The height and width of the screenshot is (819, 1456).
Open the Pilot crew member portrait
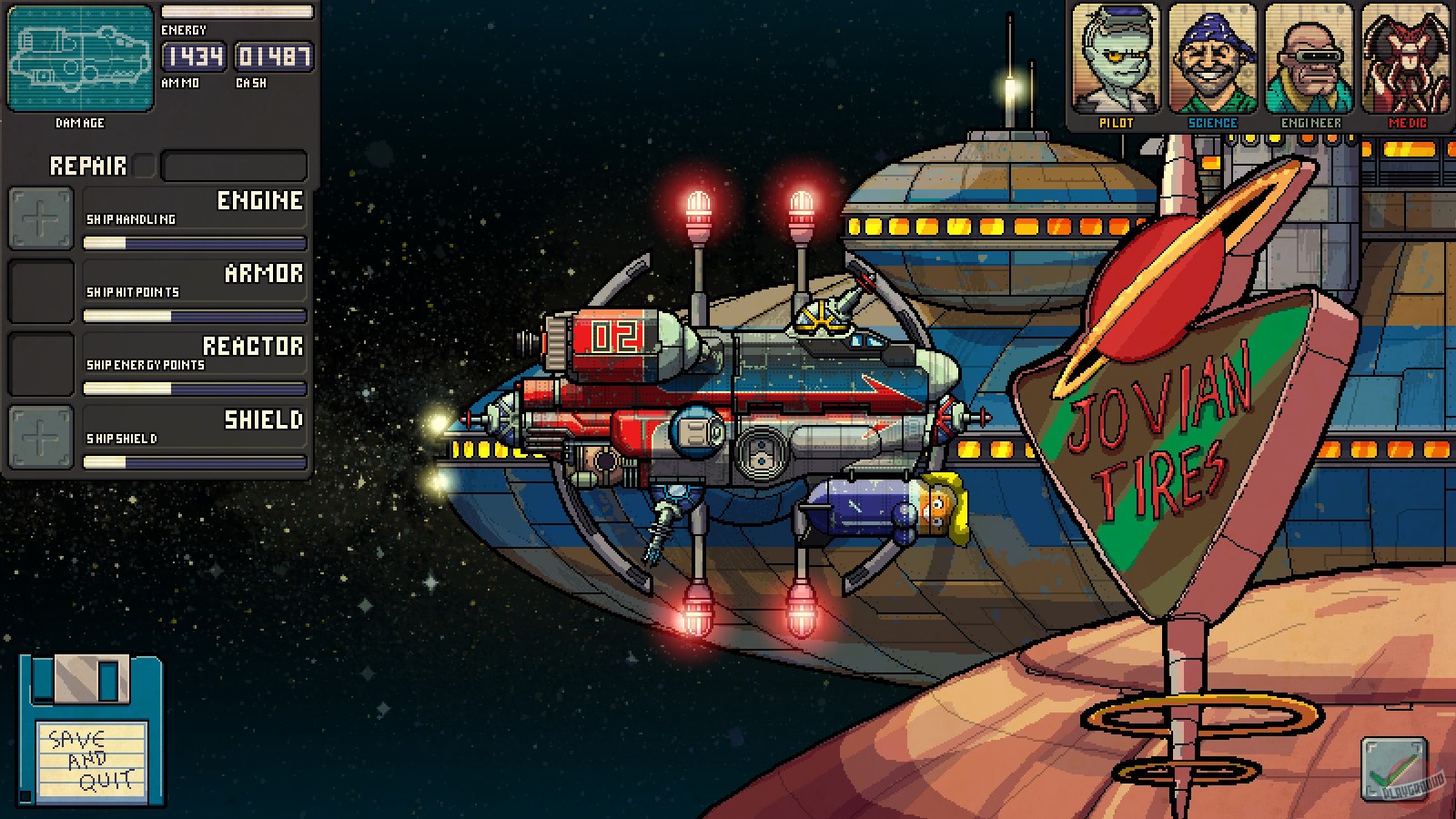coord(1117,59)
